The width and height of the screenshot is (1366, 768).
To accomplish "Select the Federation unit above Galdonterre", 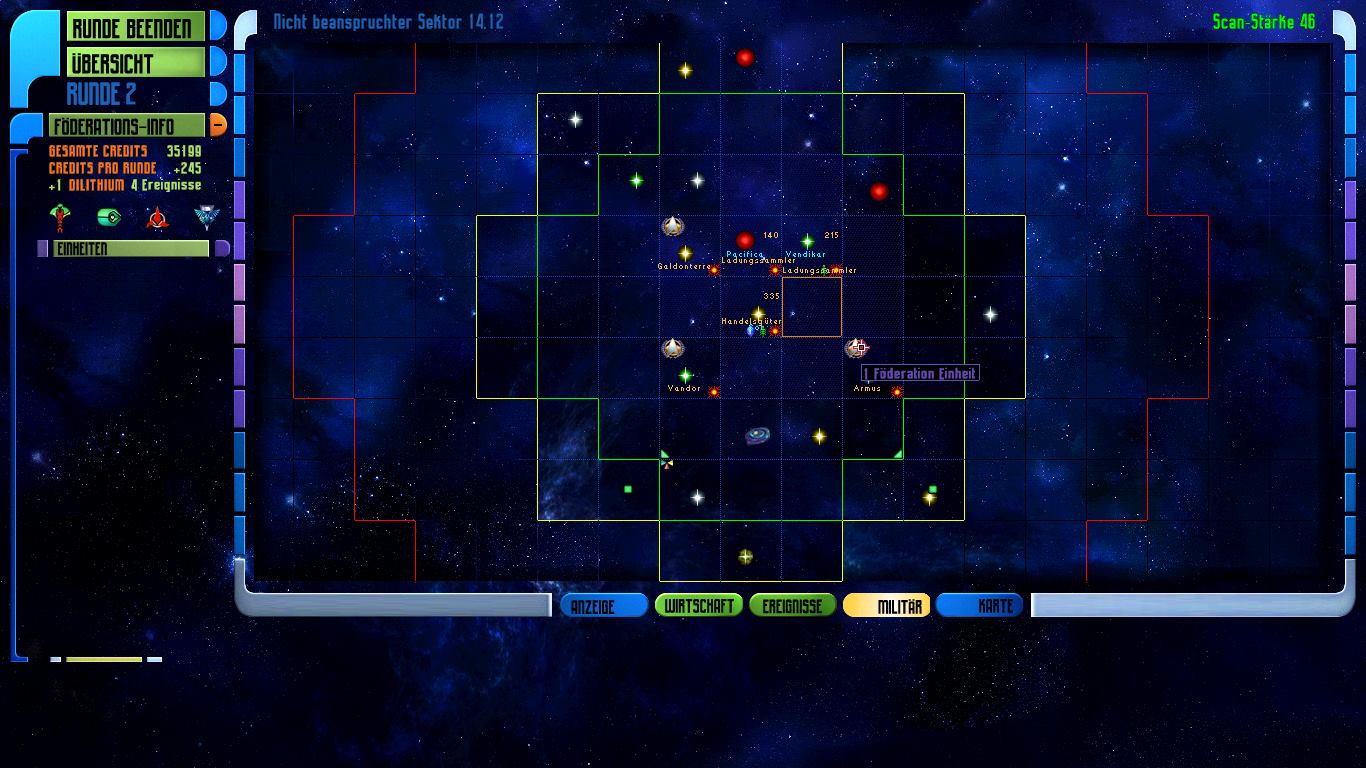I will click(x=673, y=227).
